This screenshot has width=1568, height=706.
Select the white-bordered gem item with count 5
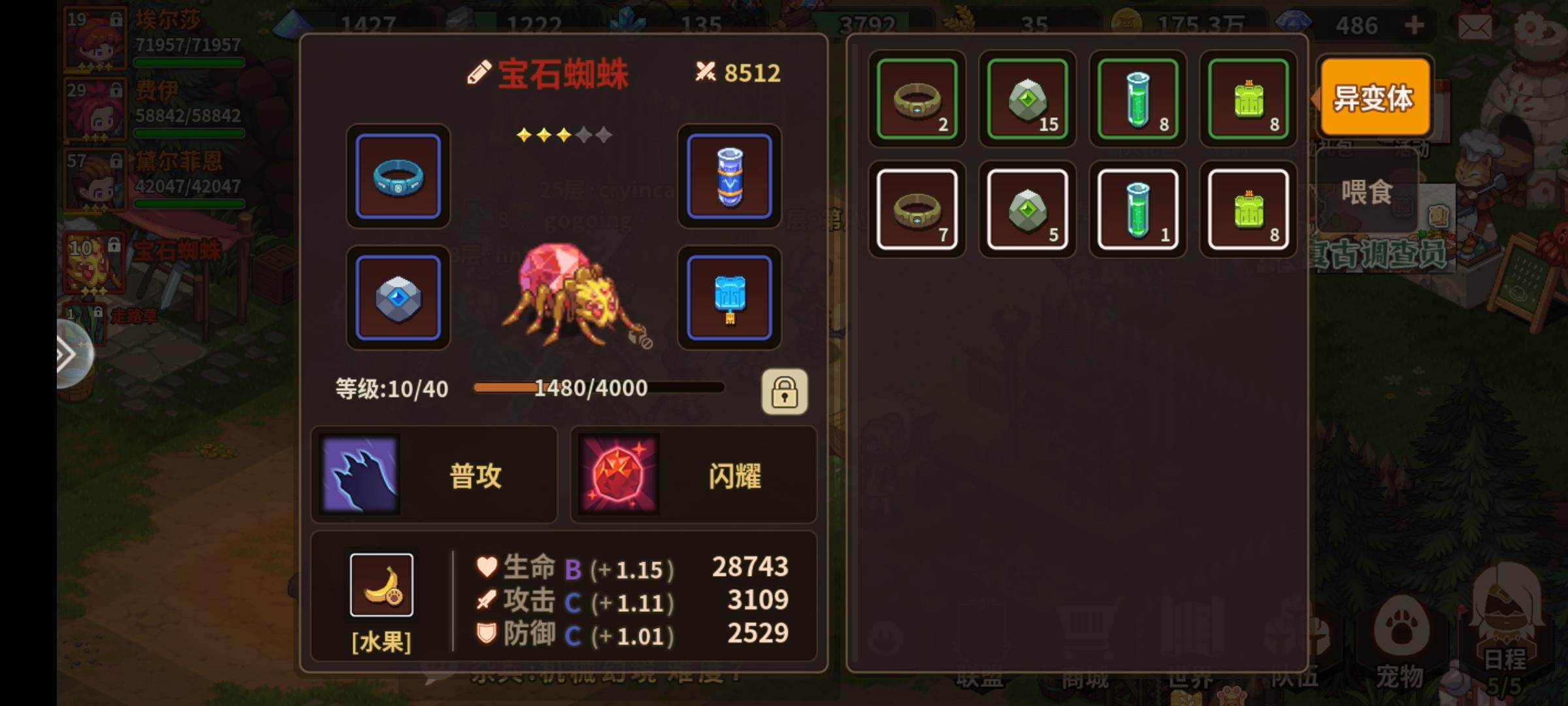1027,208
